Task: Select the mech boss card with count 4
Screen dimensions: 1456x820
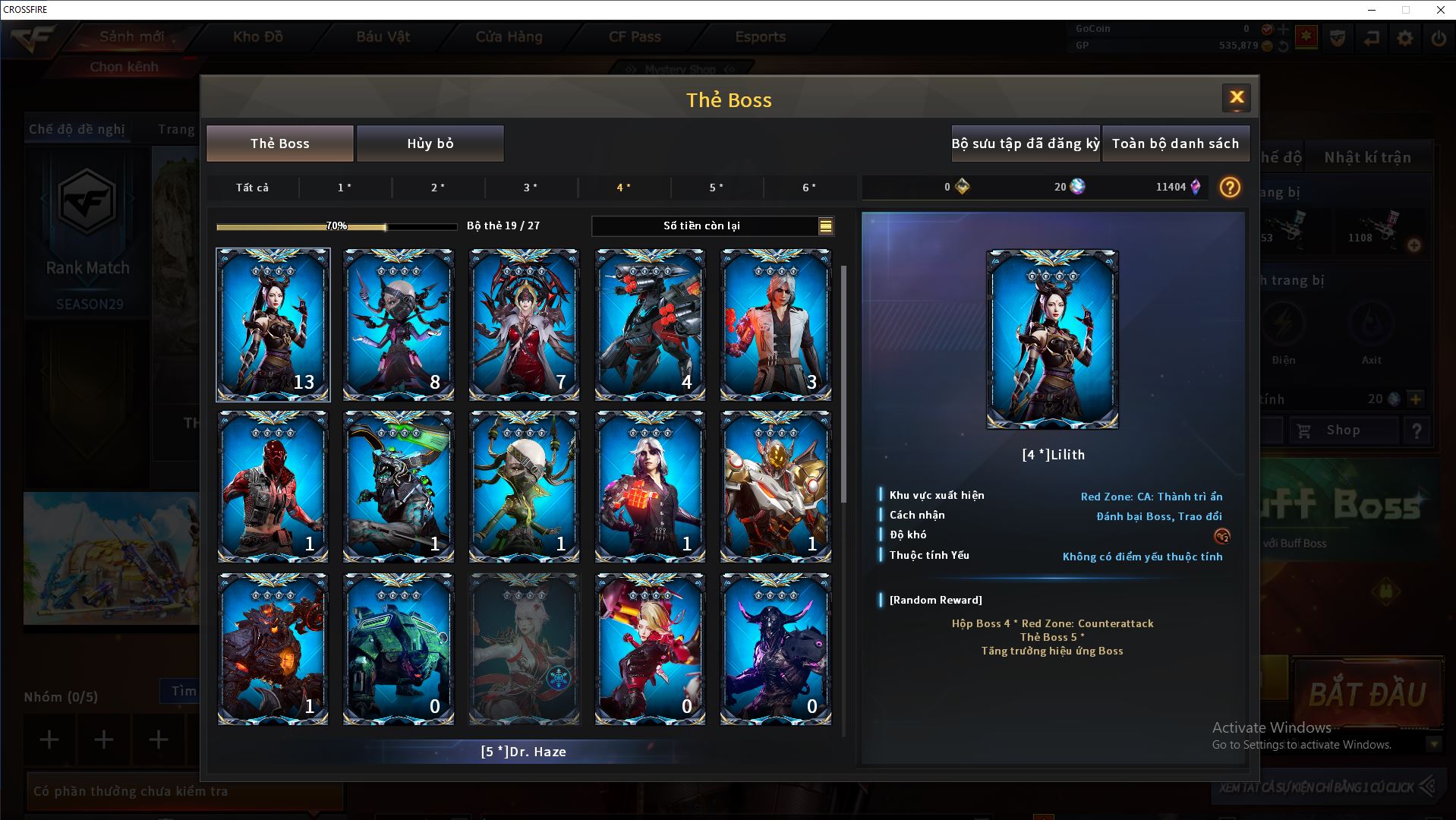Action: [x=650, y=324]
